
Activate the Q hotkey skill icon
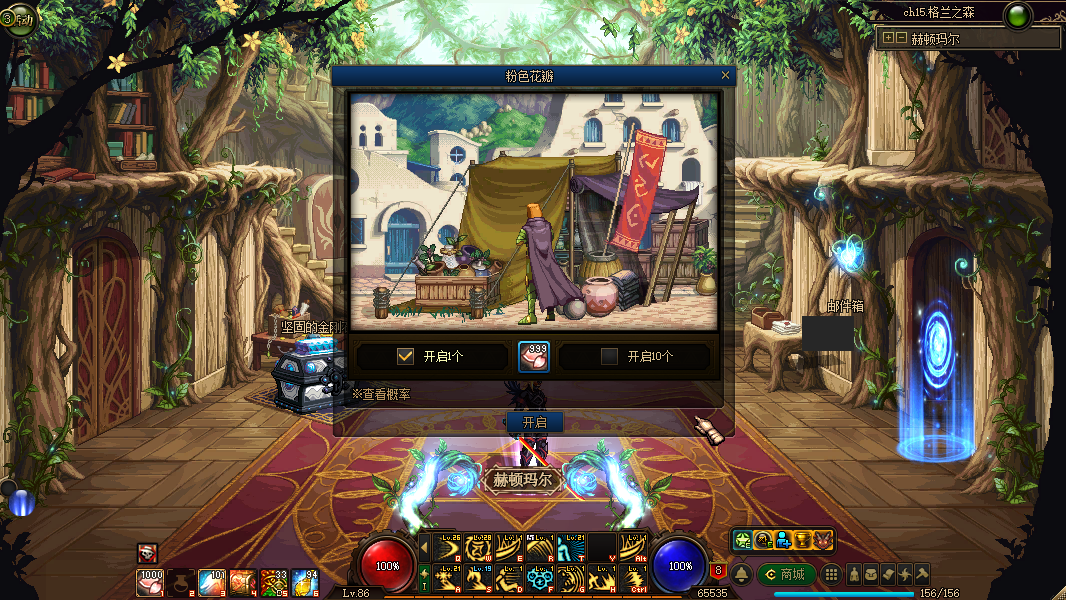tap(447, 547)
